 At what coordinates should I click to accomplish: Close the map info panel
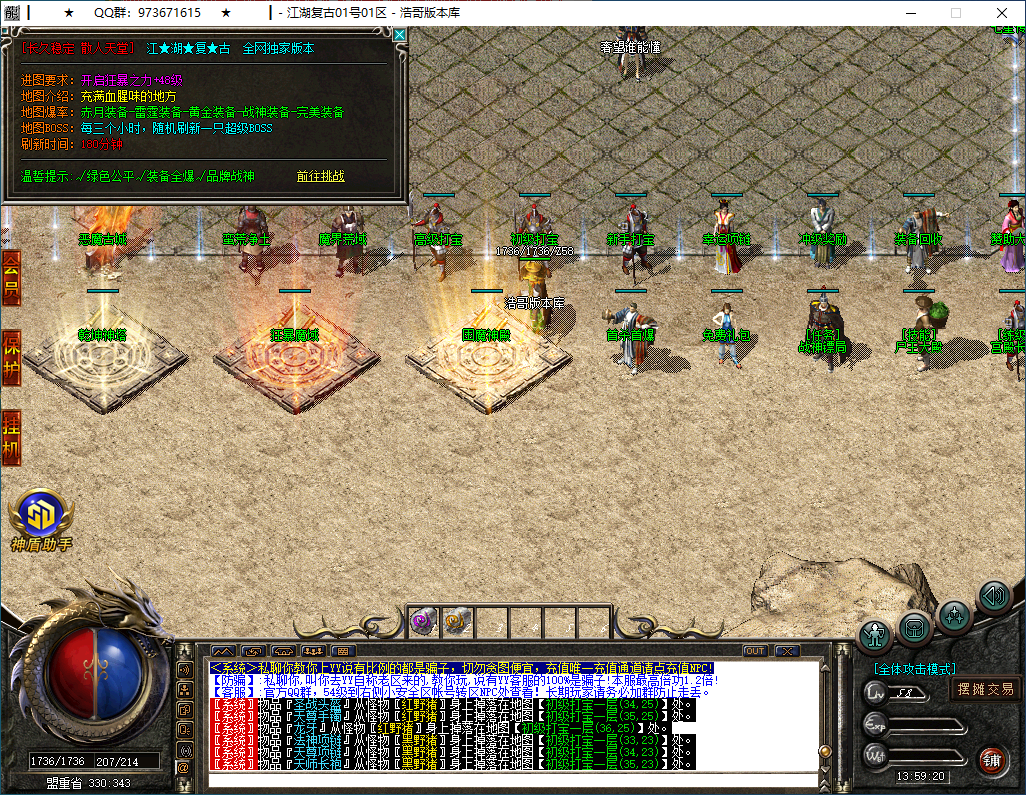(400, 34)
